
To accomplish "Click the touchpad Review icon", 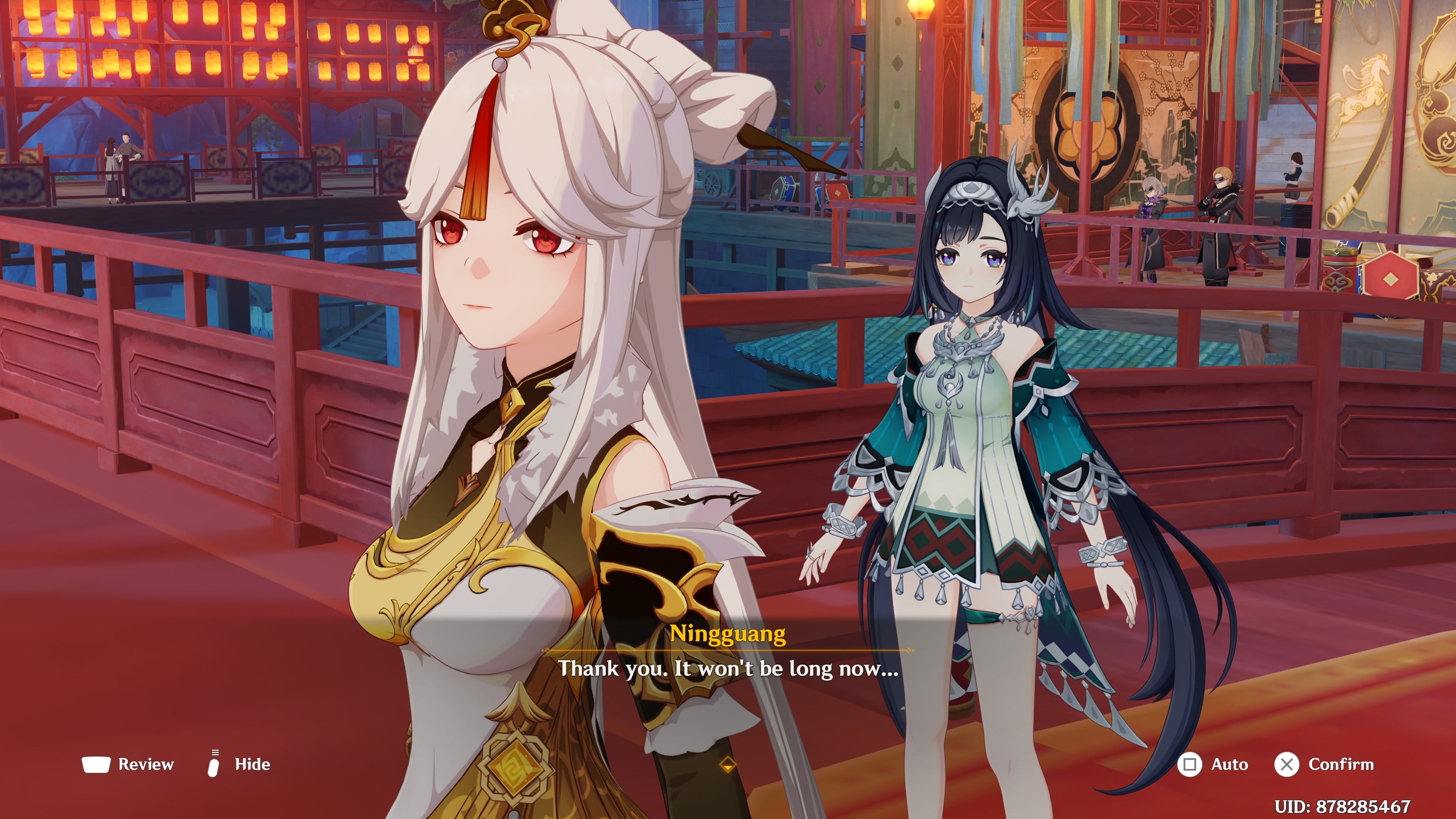I will 96,764.
